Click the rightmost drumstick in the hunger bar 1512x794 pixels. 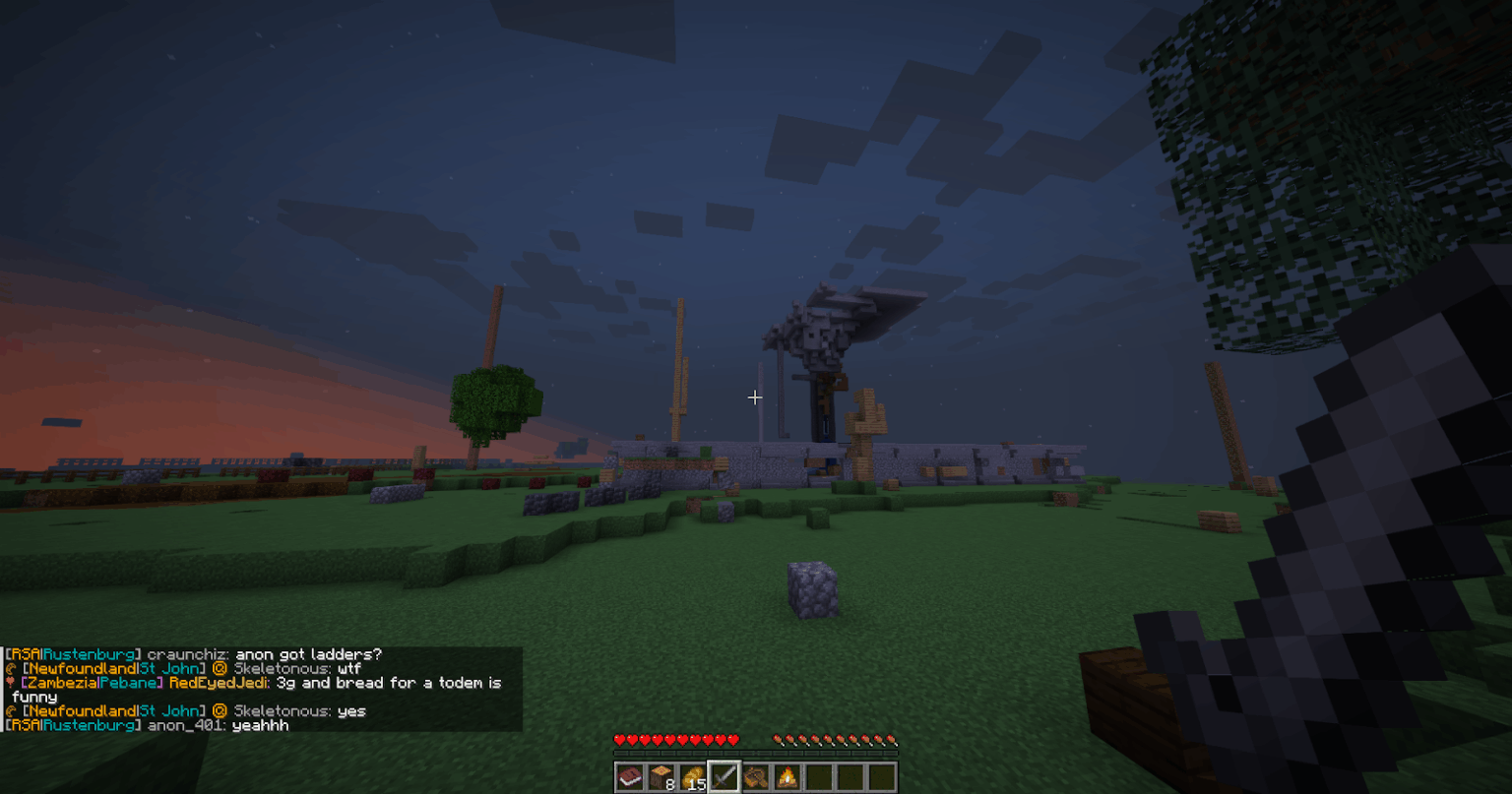(890, 739)
